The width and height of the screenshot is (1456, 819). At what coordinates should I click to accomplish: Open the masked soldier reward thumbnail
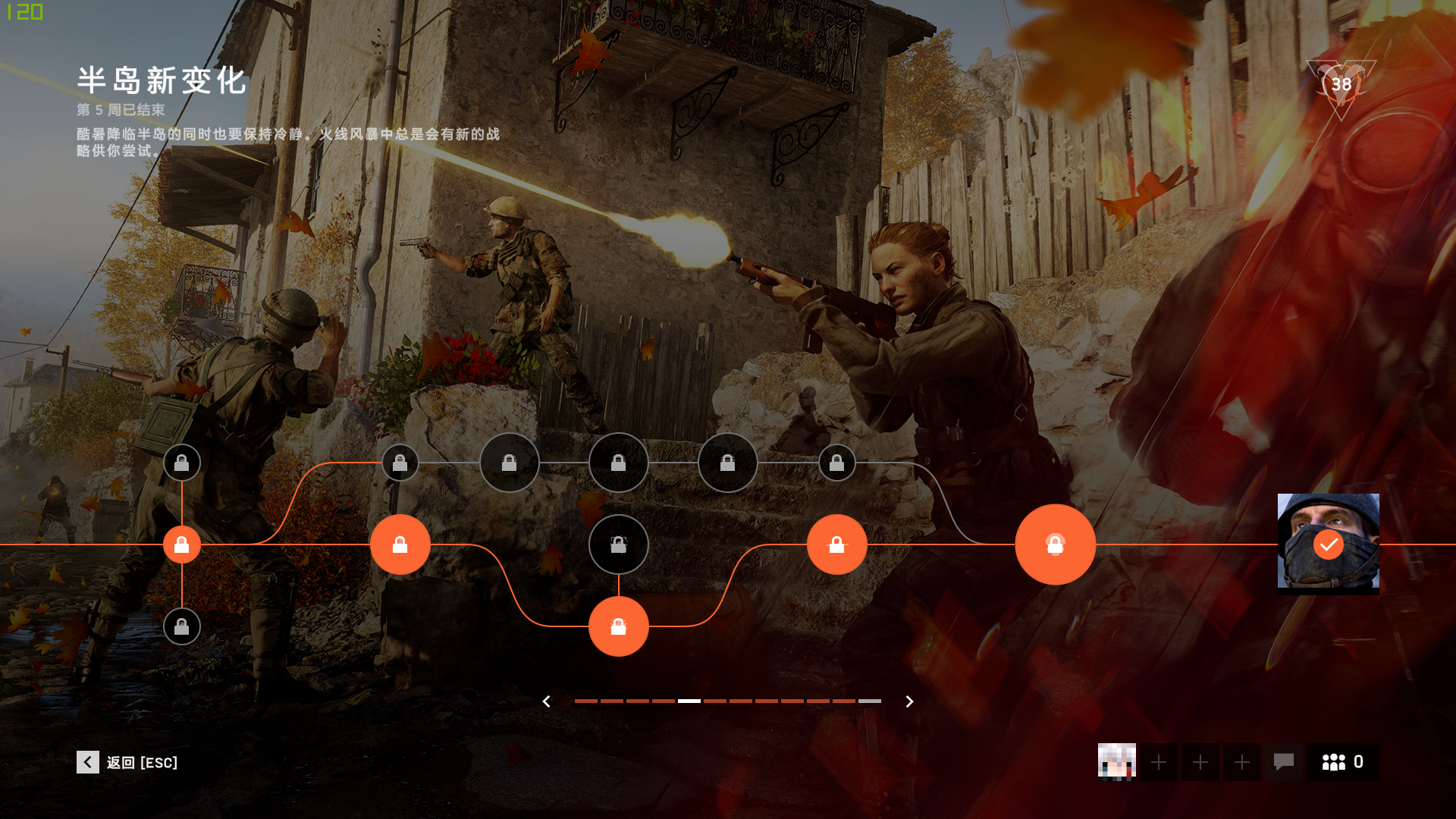pos(1328,542)
